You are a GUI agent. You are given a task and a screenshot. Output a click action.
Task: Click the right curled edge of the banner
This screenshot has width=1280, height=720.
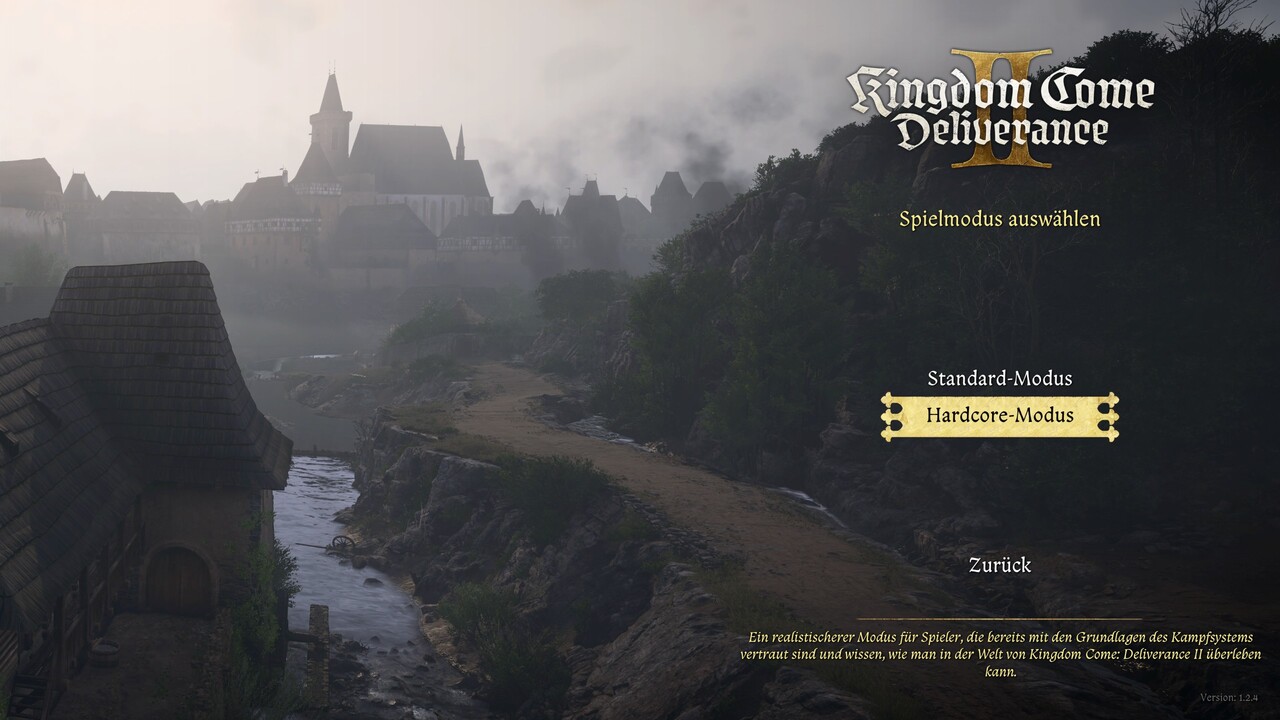(1110, 415)
